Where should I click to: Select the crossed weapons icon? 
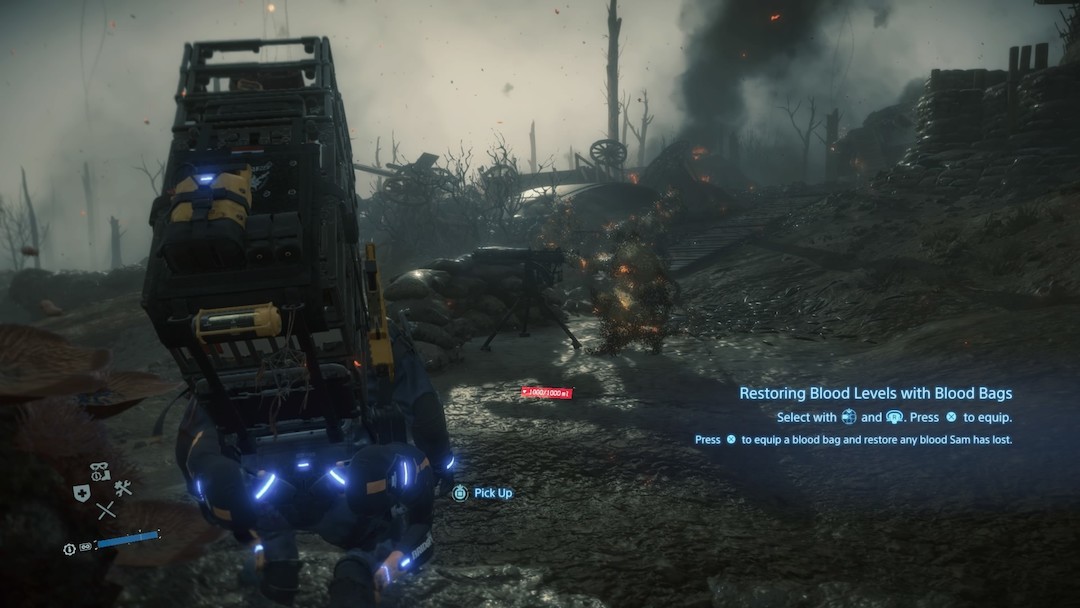coord(105,510)
